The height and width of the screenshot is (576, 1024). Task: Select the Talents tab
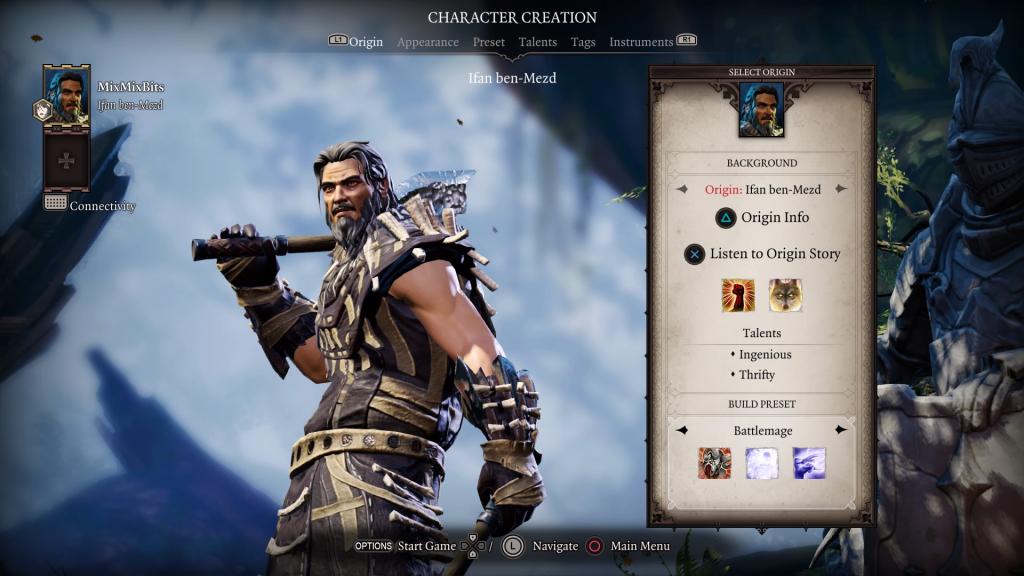click(x=538, y=42)
